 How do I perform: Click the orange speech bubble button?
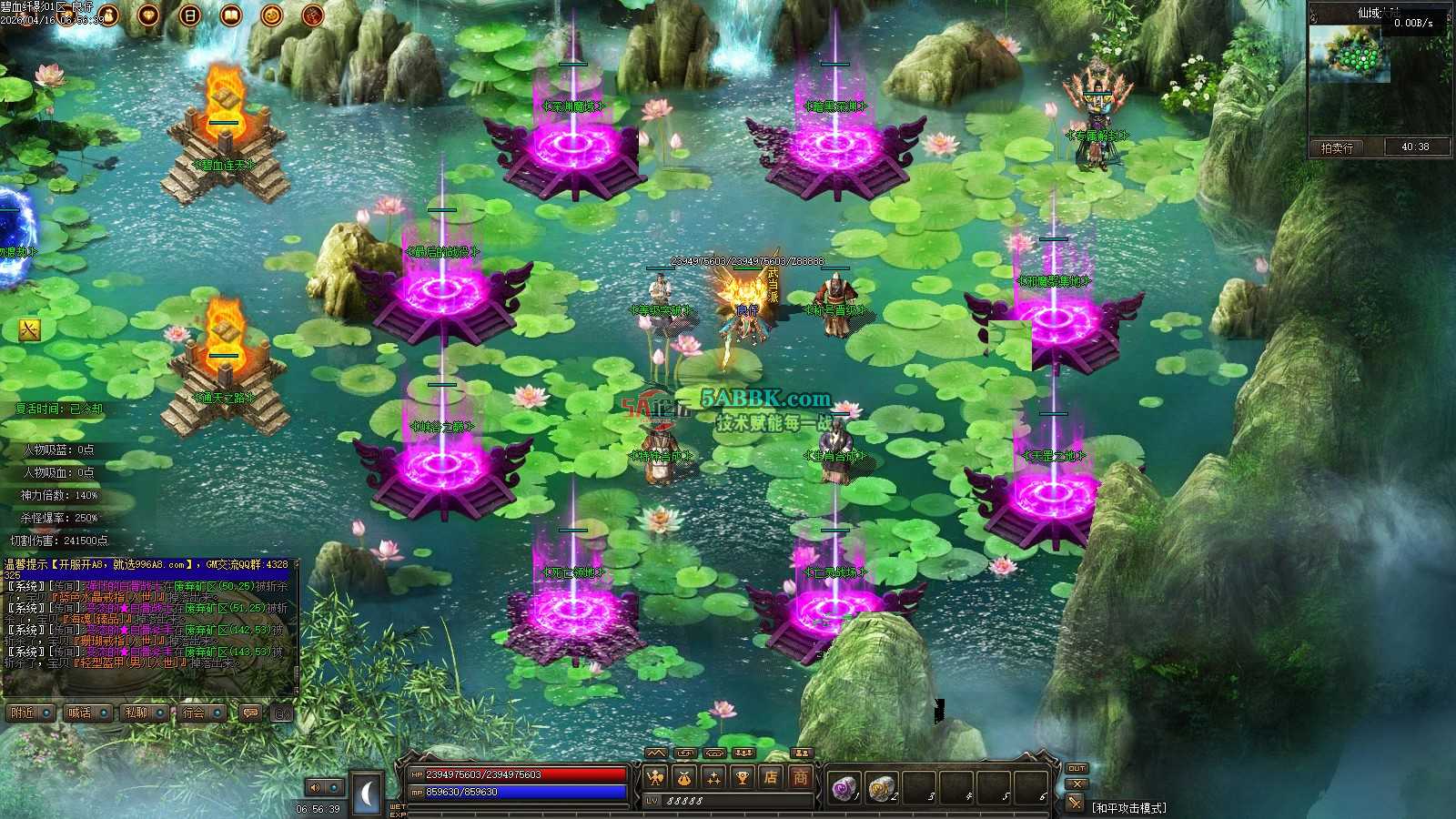pos(250,713)
